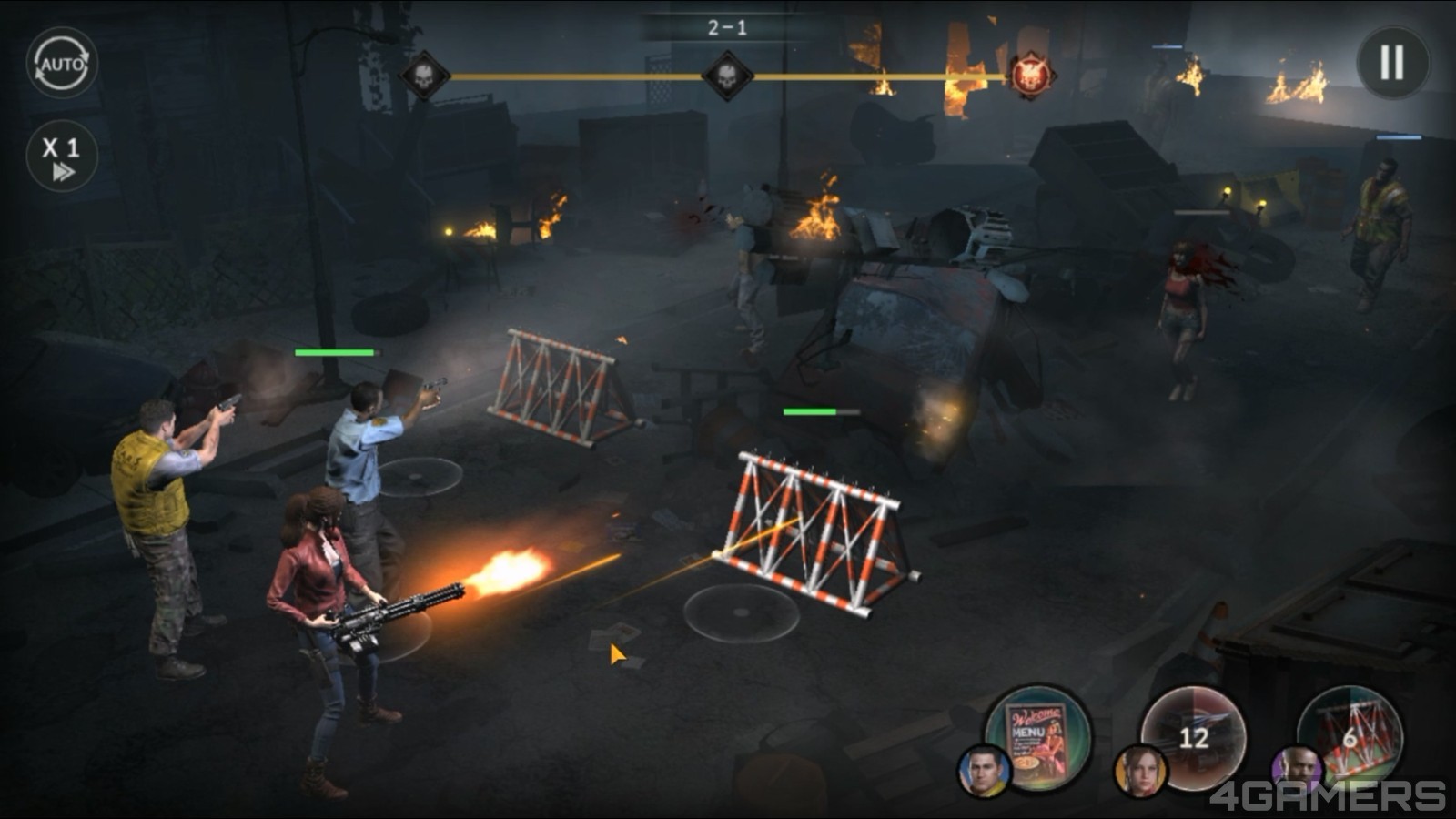Viewport: 1456px width, 819px height.
Task: Use the skill showing cooldown 12
Action: click(1194, 737)
